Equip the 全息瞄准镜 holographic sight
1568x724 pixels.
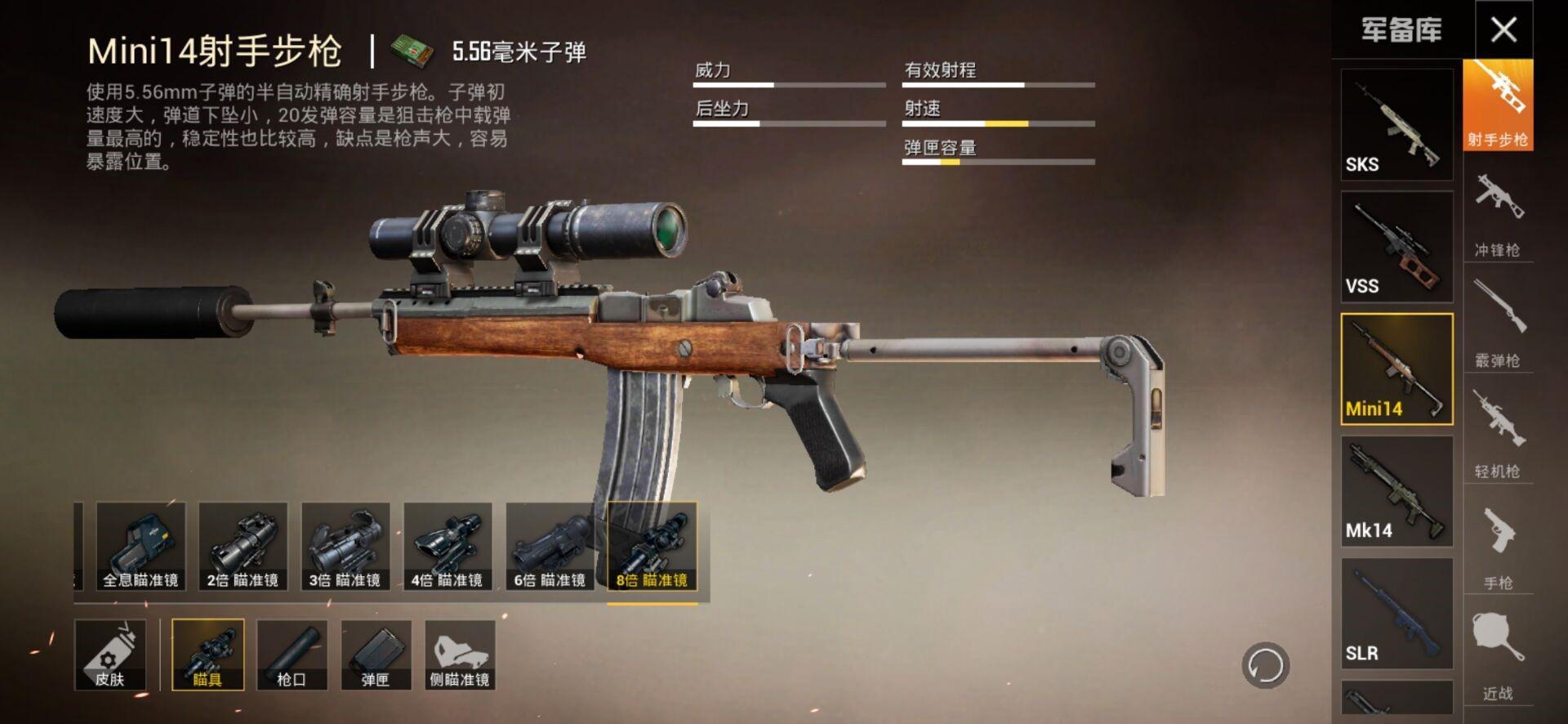pyautogui.click(x=140, y=546)
